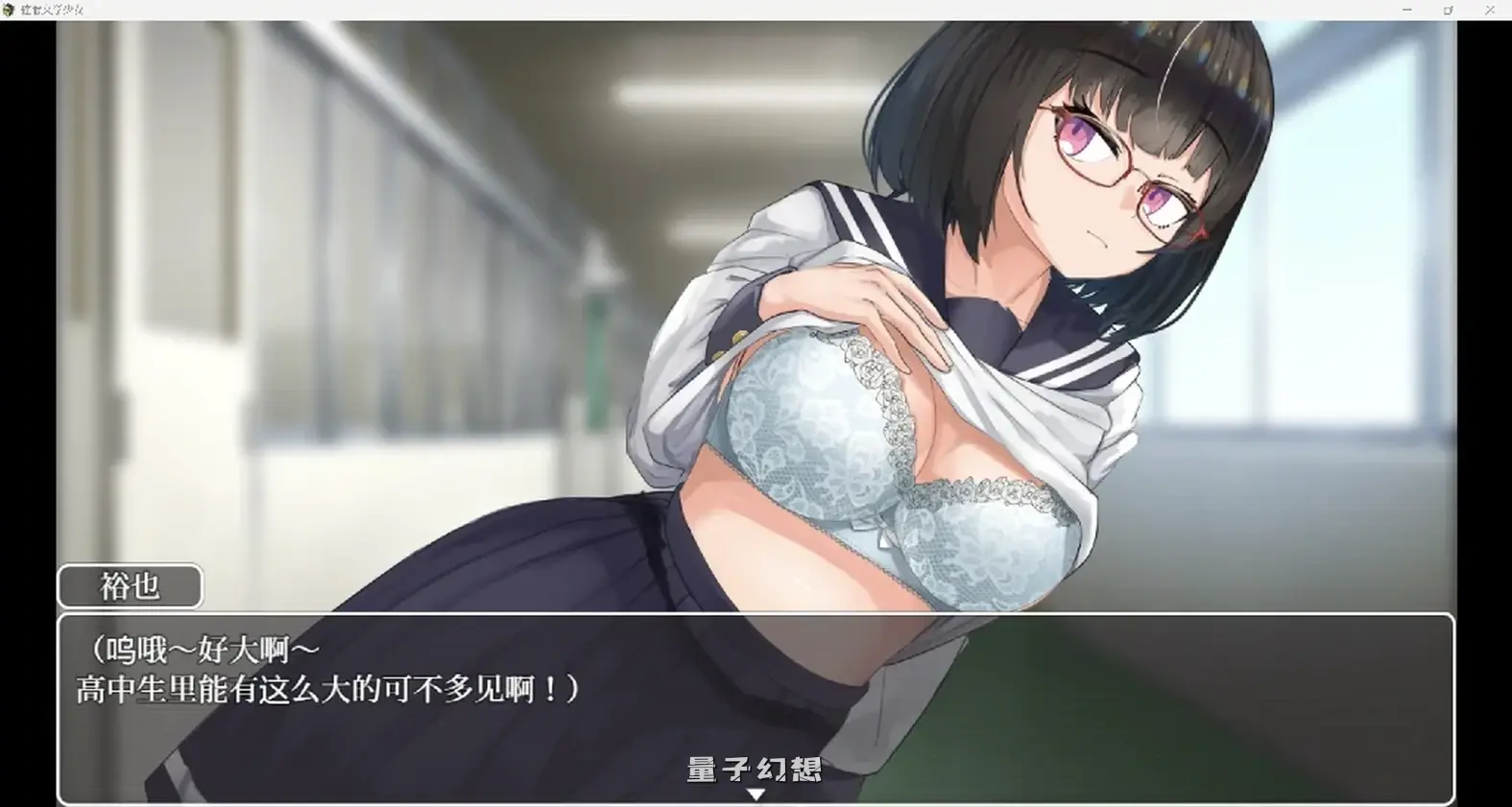Click the game icon in the title bar
Screen dimensions: 1512x807
click(x=10, y=10)
